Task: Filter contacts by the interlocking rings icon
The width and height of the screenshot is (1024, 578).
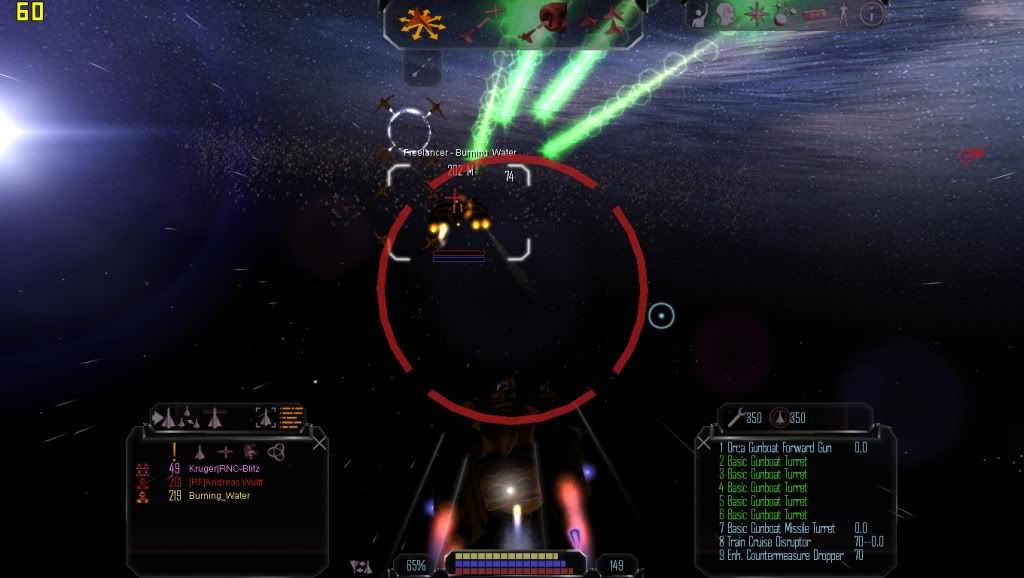Action: pos(276,452)
